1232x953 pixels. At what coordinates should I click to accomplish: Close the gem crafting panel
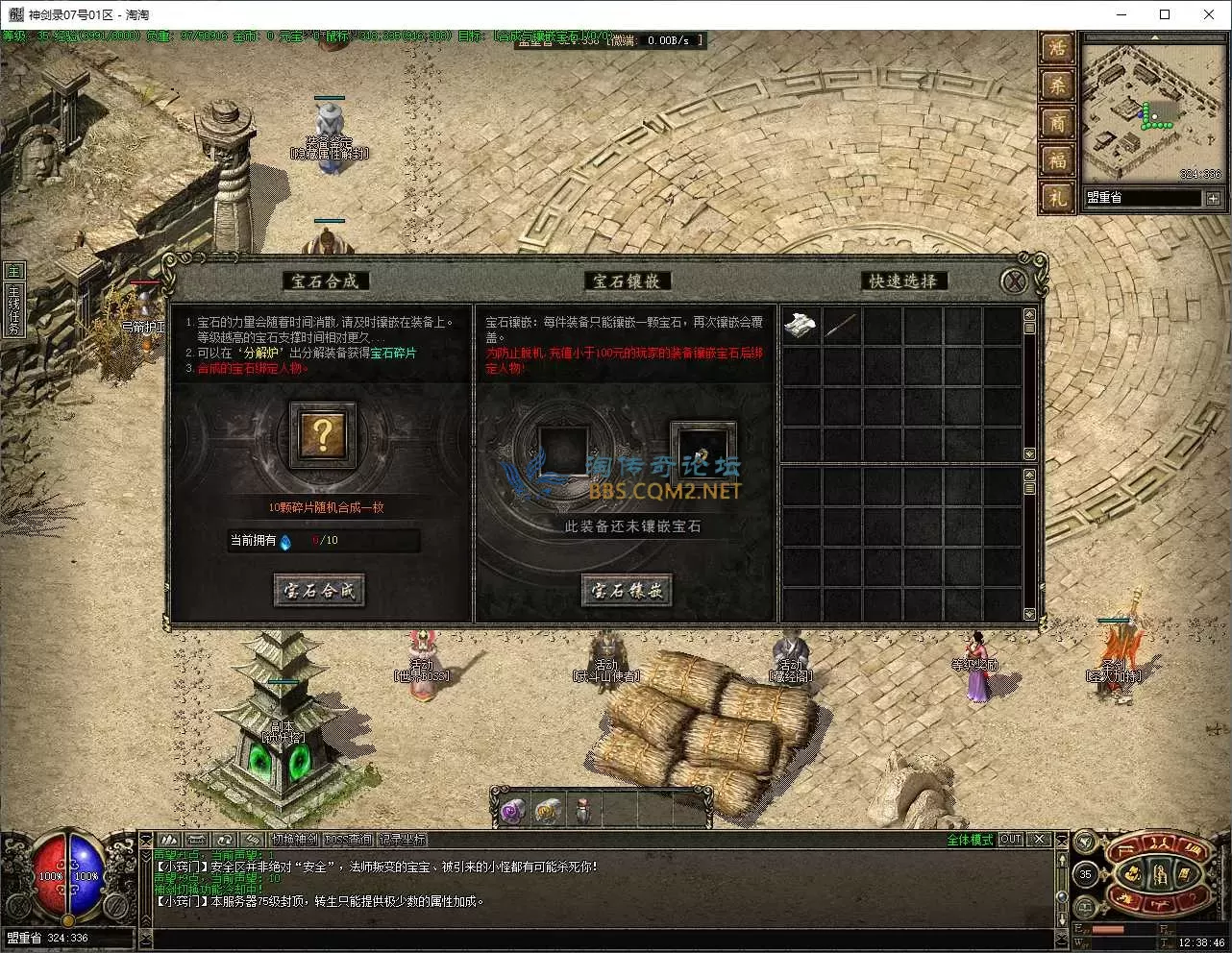(1013, 281)
